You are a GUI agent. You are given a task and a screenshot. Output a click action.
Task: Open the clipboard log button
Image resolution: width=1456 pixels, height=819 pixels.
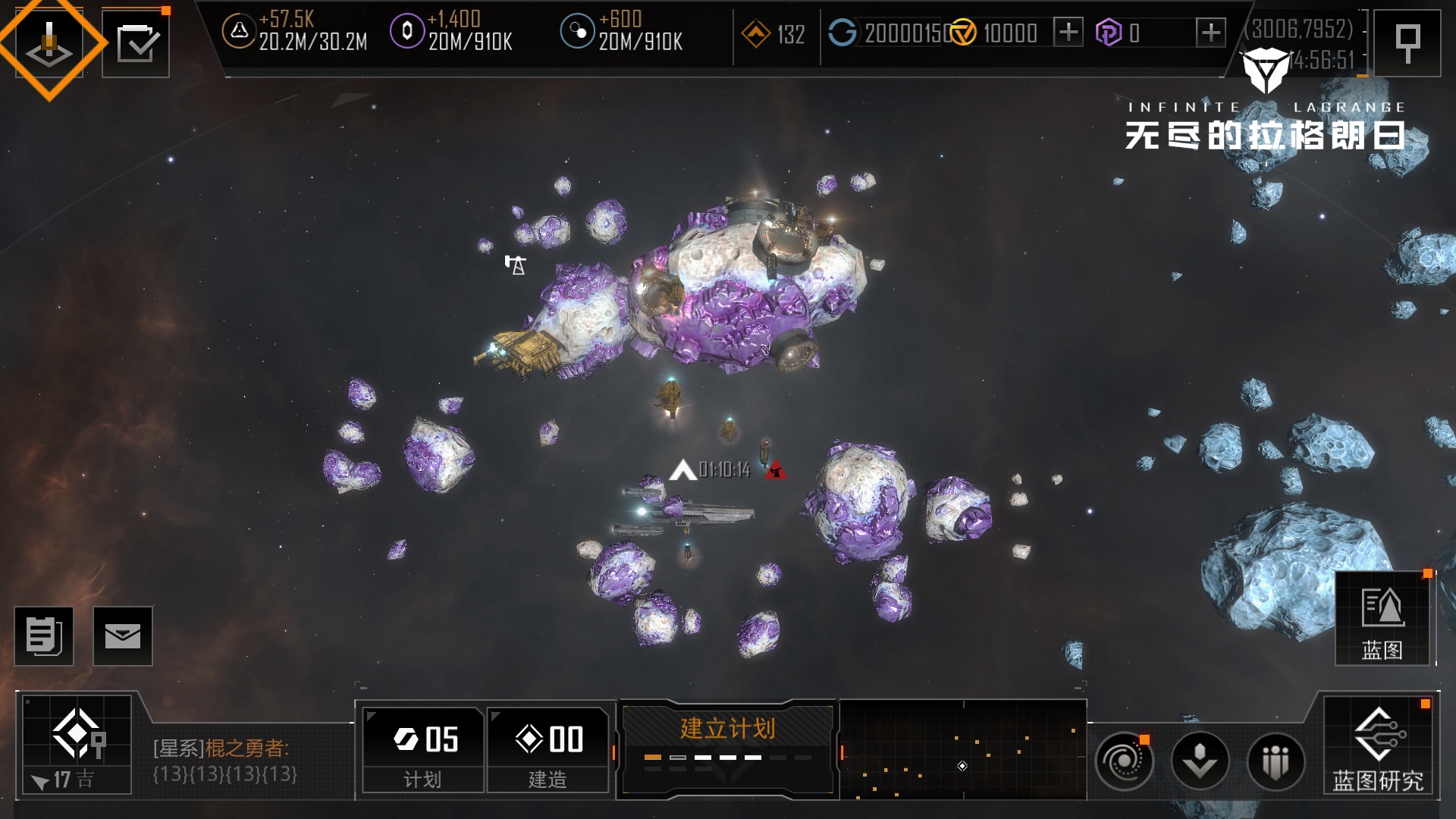pyautogui.click(x=44, y=636)
